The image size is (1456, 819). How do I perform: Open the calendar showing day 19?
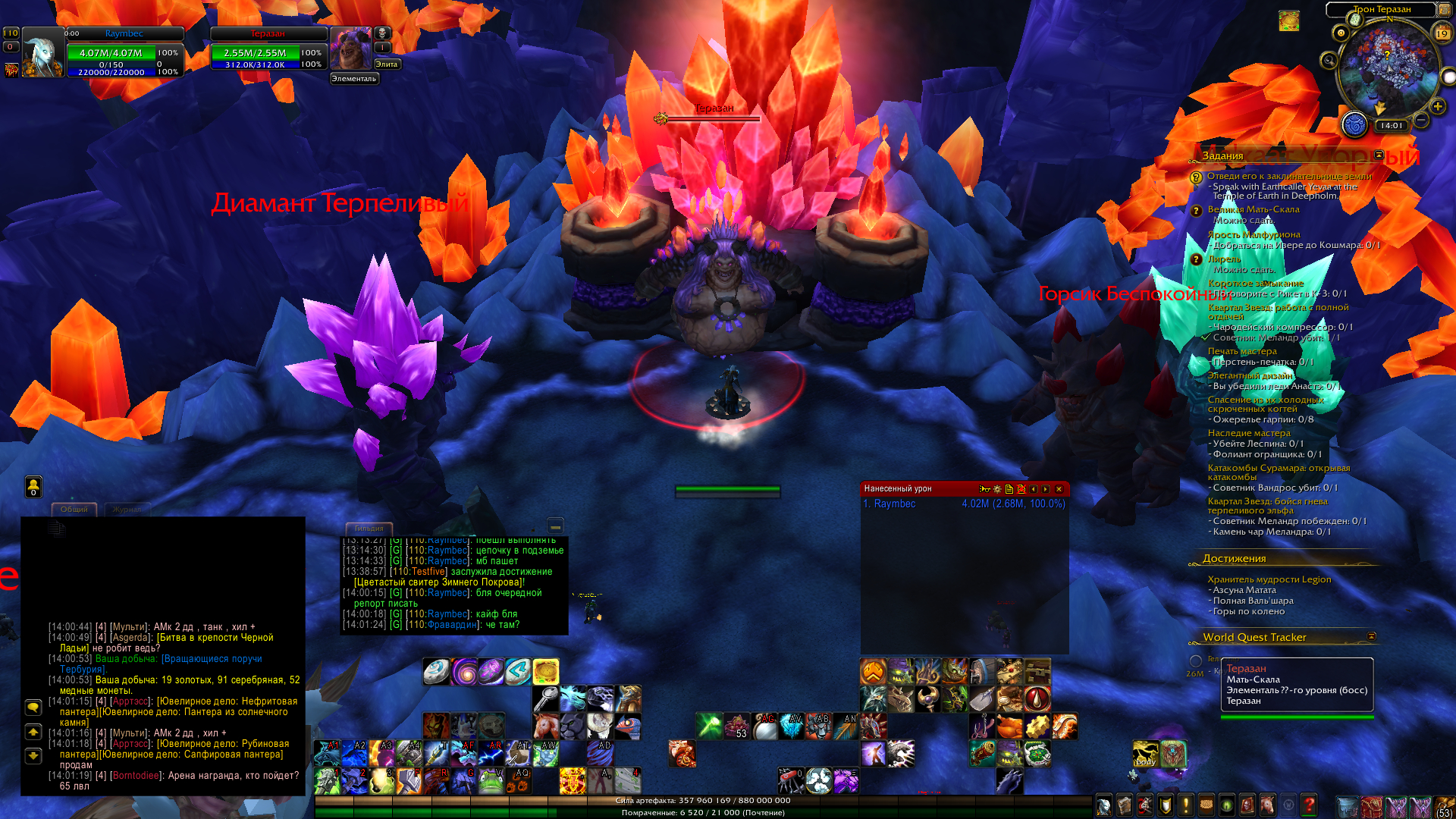point(1442,33)
